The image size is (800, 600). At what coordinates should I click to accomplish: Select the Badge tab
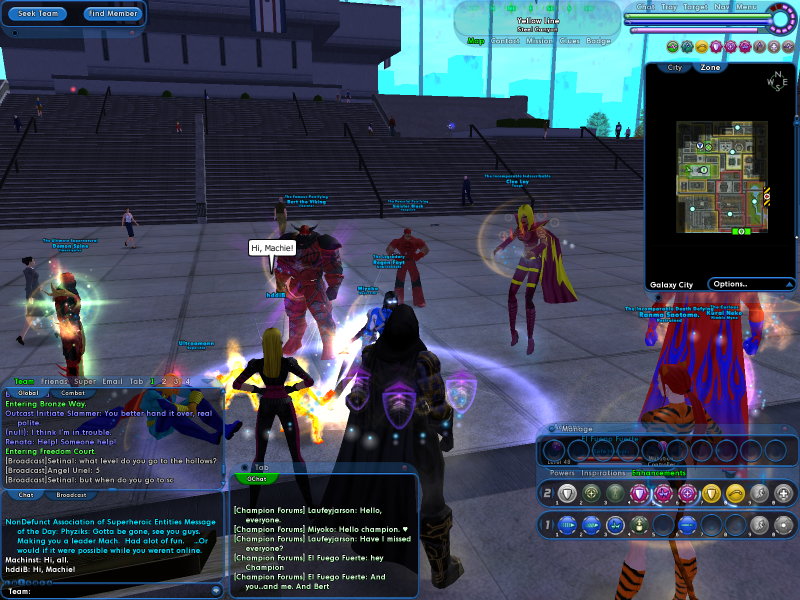click(599, 41)
